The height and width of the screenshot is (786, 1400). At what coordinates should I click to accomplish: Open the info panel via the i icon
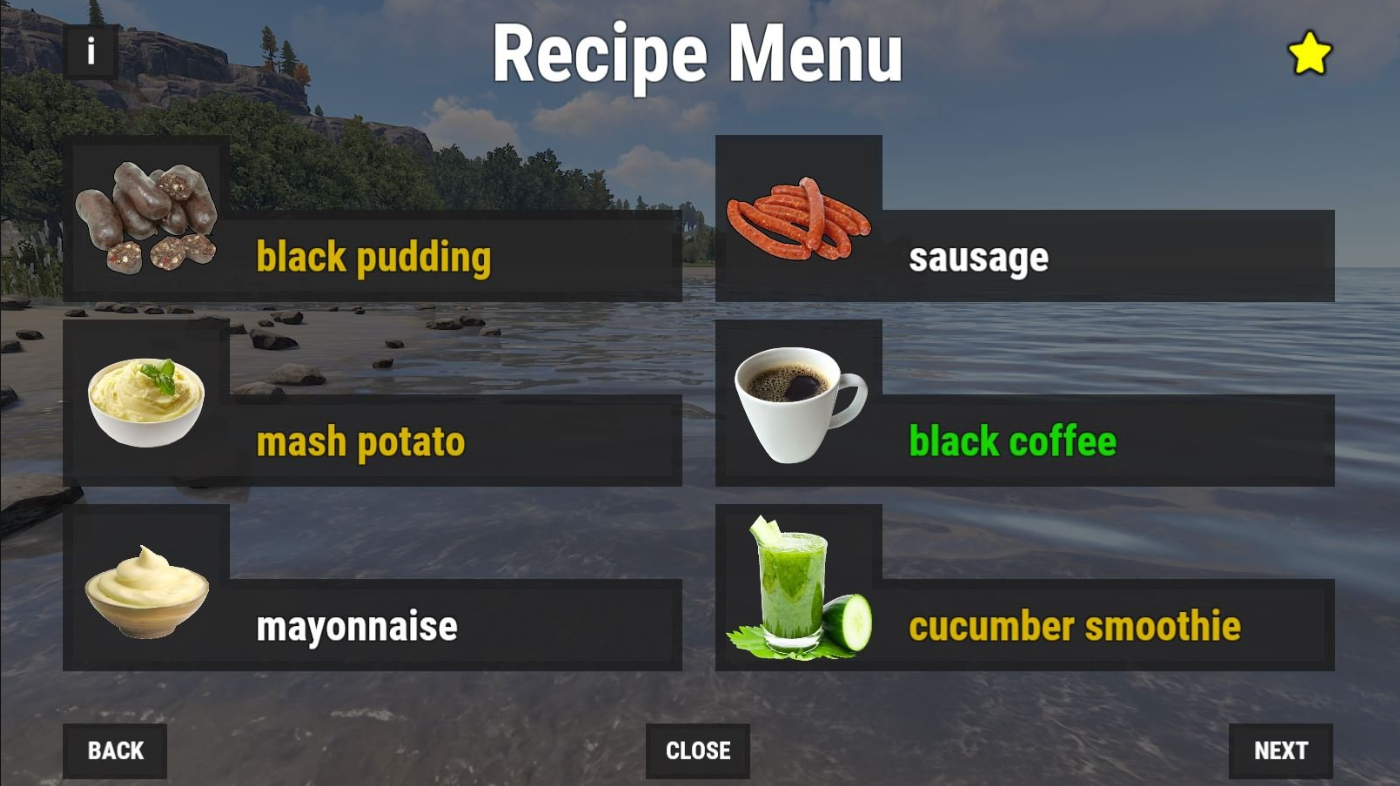(91, 52)
